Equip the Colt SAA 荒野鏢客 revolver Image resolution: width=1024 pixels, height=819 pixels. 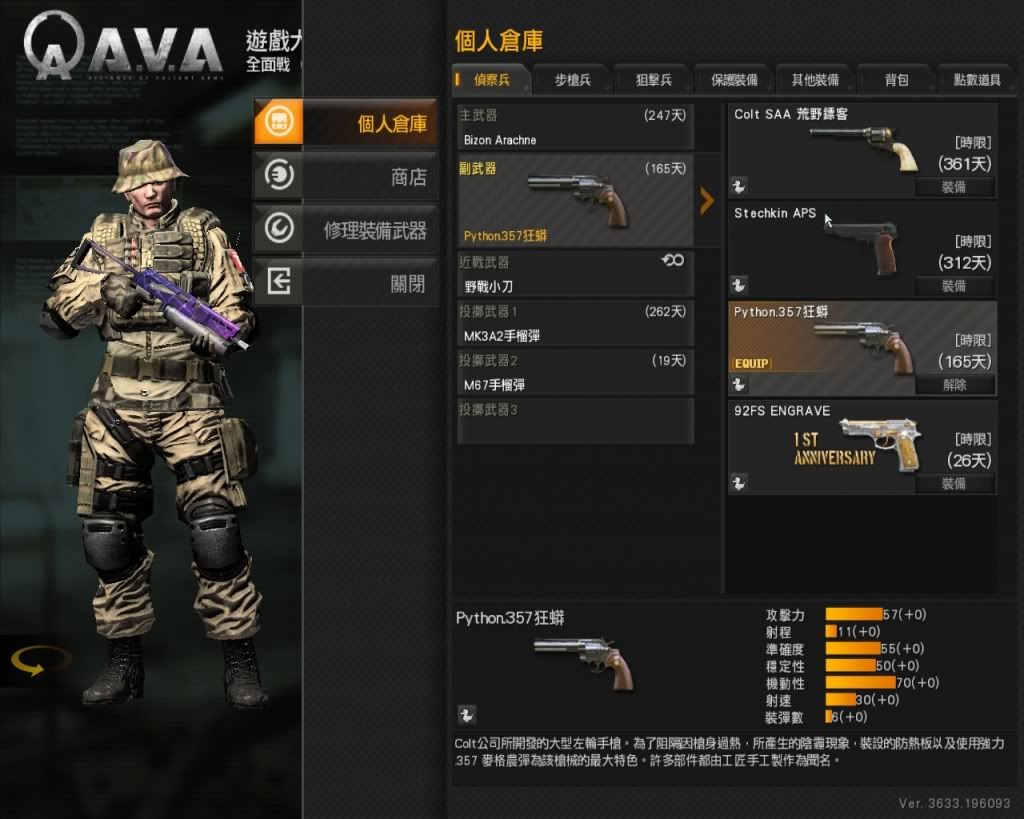coord(954,187)
